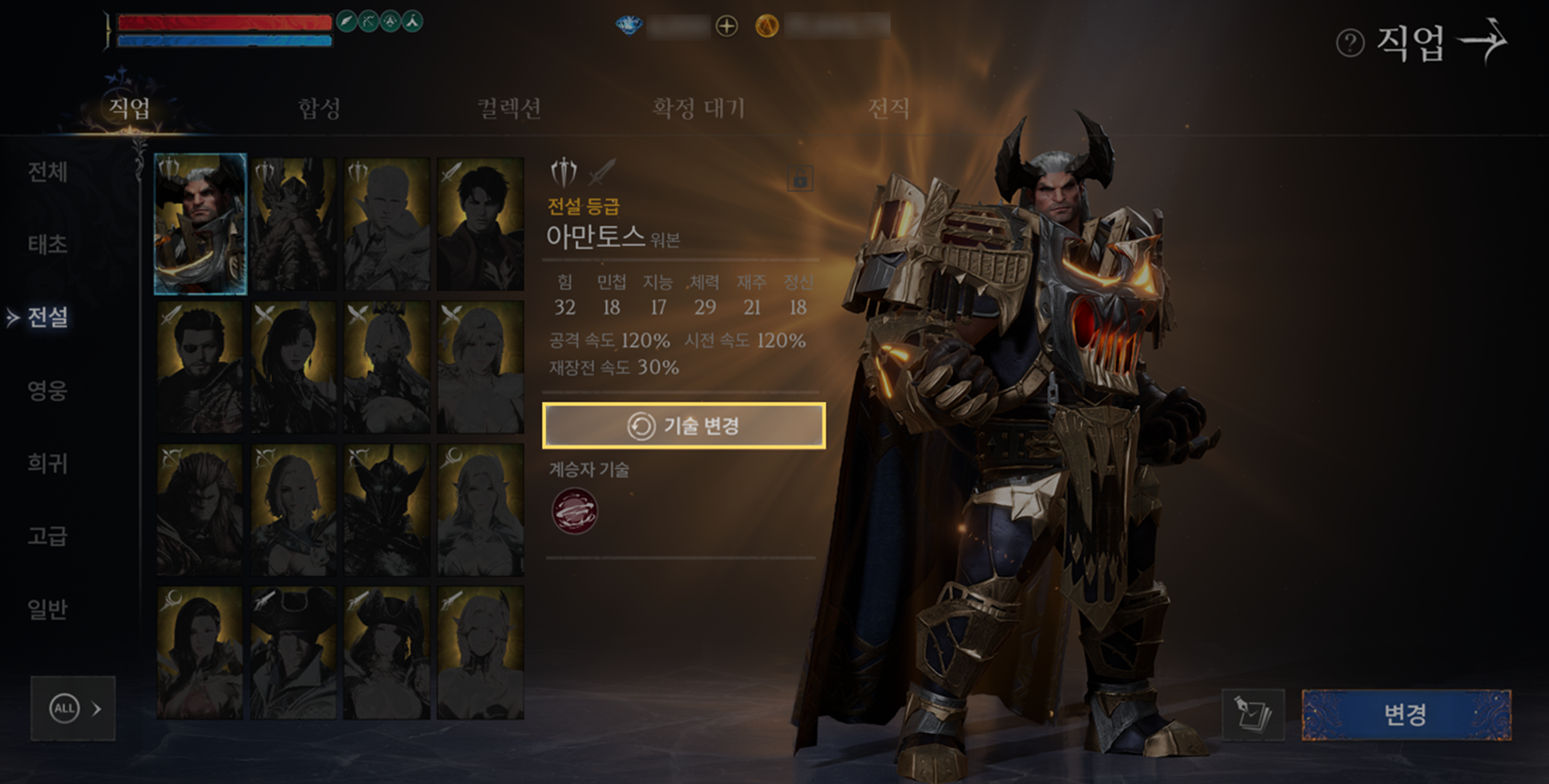Choose the 영웅 grade category
Image resolution: width=1549 pixels, height=784 pixels.
47,390
